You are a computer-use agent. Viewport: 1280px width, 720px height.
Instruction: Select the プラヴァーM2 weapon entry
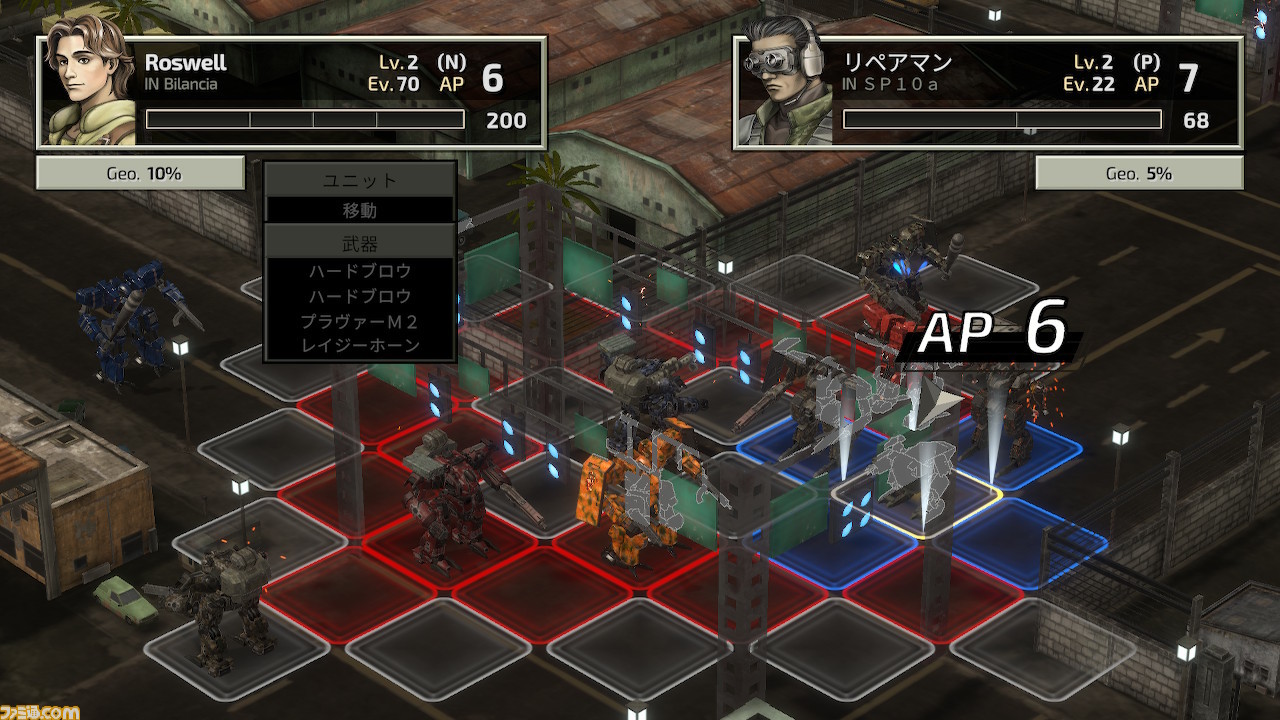click(x=360, y=321)
